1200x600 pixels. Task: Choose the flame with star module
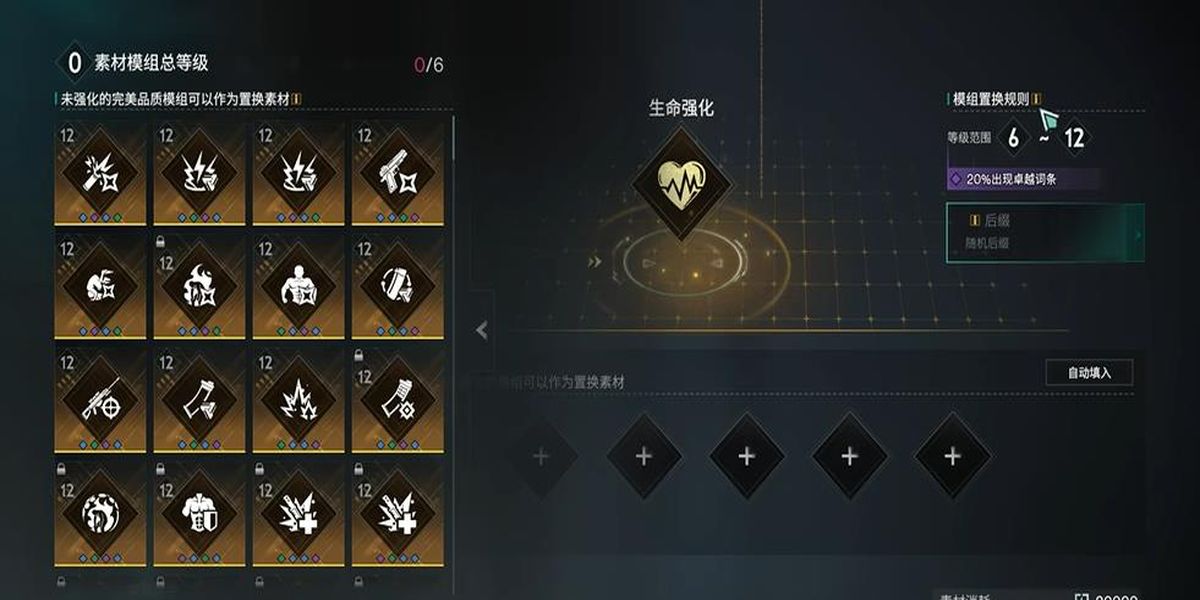[200, 286]
